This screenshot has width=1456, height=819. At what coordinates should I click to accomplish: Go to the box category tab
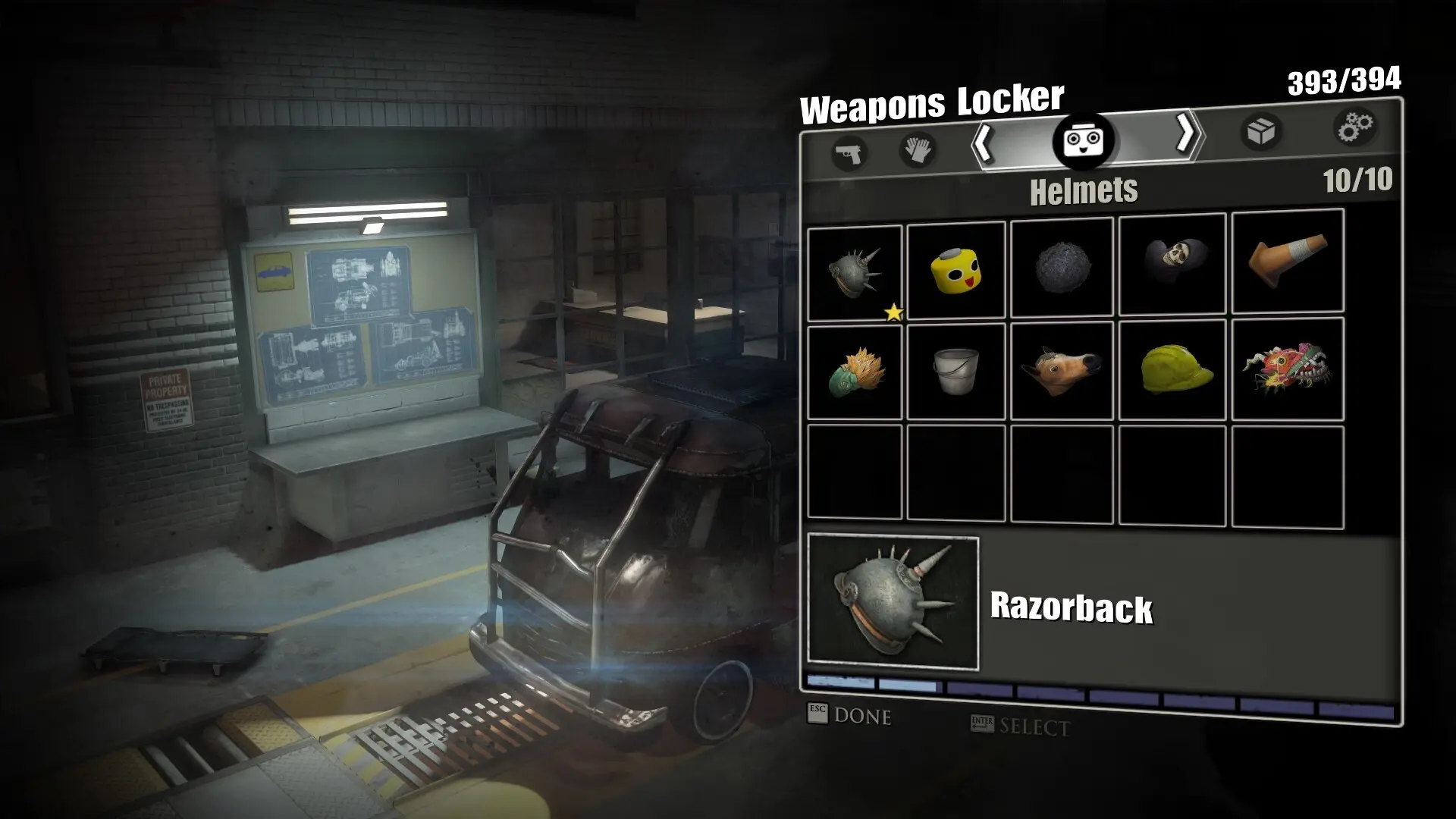click(x=1260, y=132)
